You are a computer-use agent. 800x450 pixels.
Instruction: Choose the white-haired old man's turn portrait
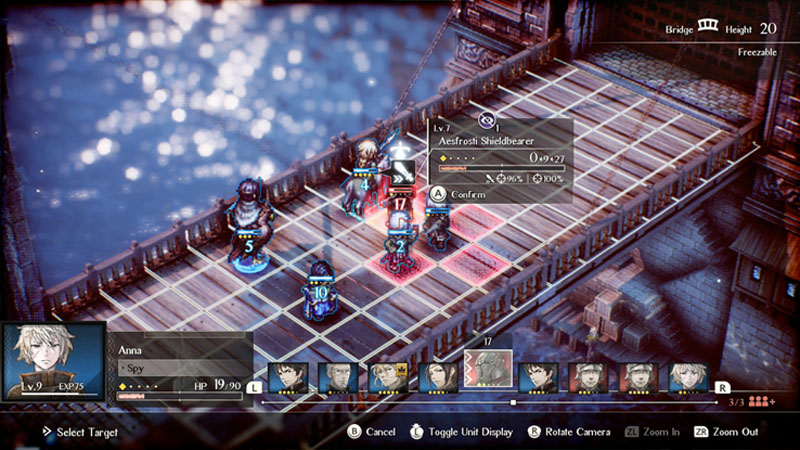click(x=338, y=377)
